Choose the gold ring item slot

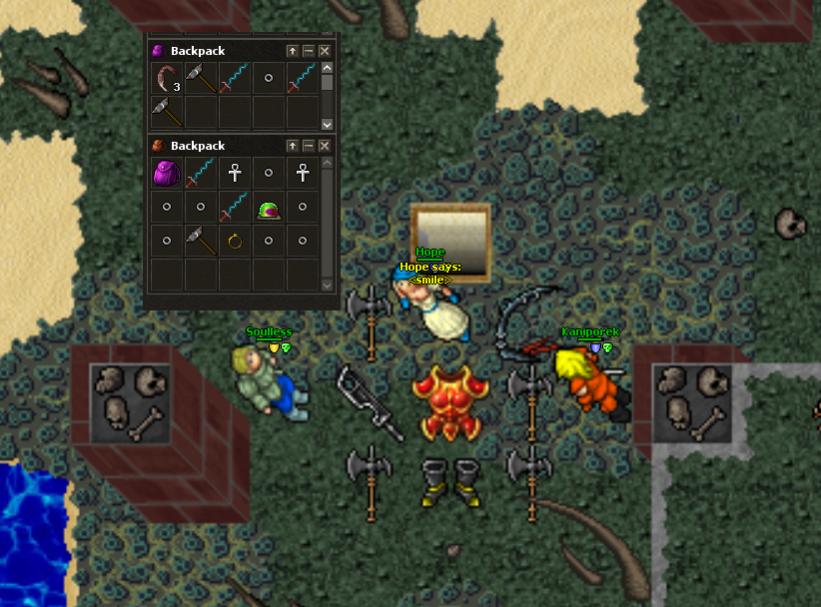click(x=235, y=241)
